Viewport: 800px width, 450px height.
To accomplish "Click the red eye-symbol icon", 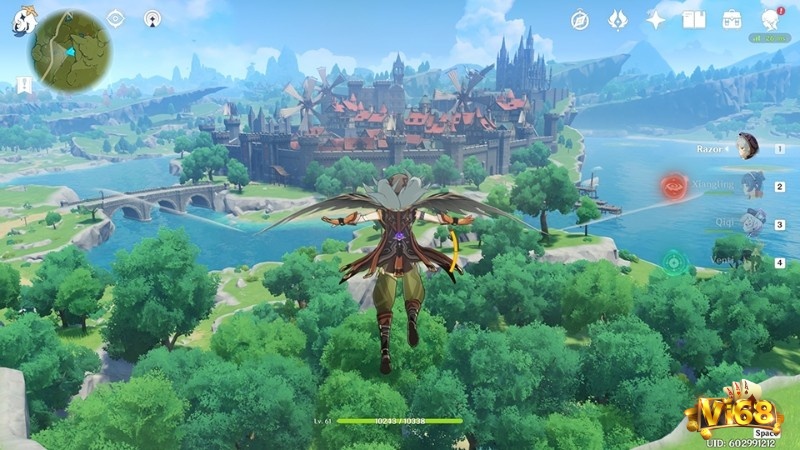I will [673, 185].
